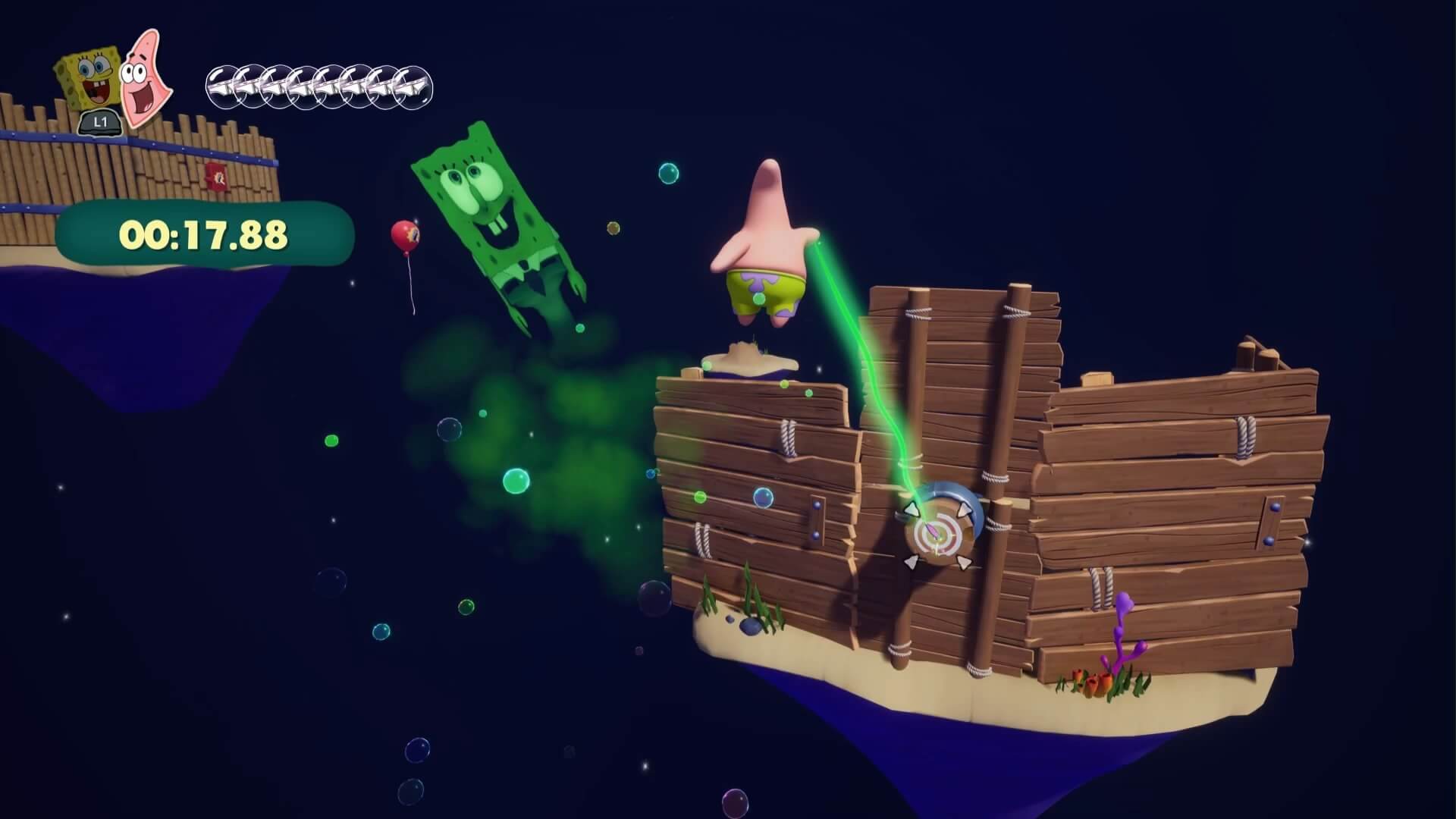Switch to the Patrick character portrait
This screenshot has width=1456, height=819.
pyautogui.click(x=145, y=77)
